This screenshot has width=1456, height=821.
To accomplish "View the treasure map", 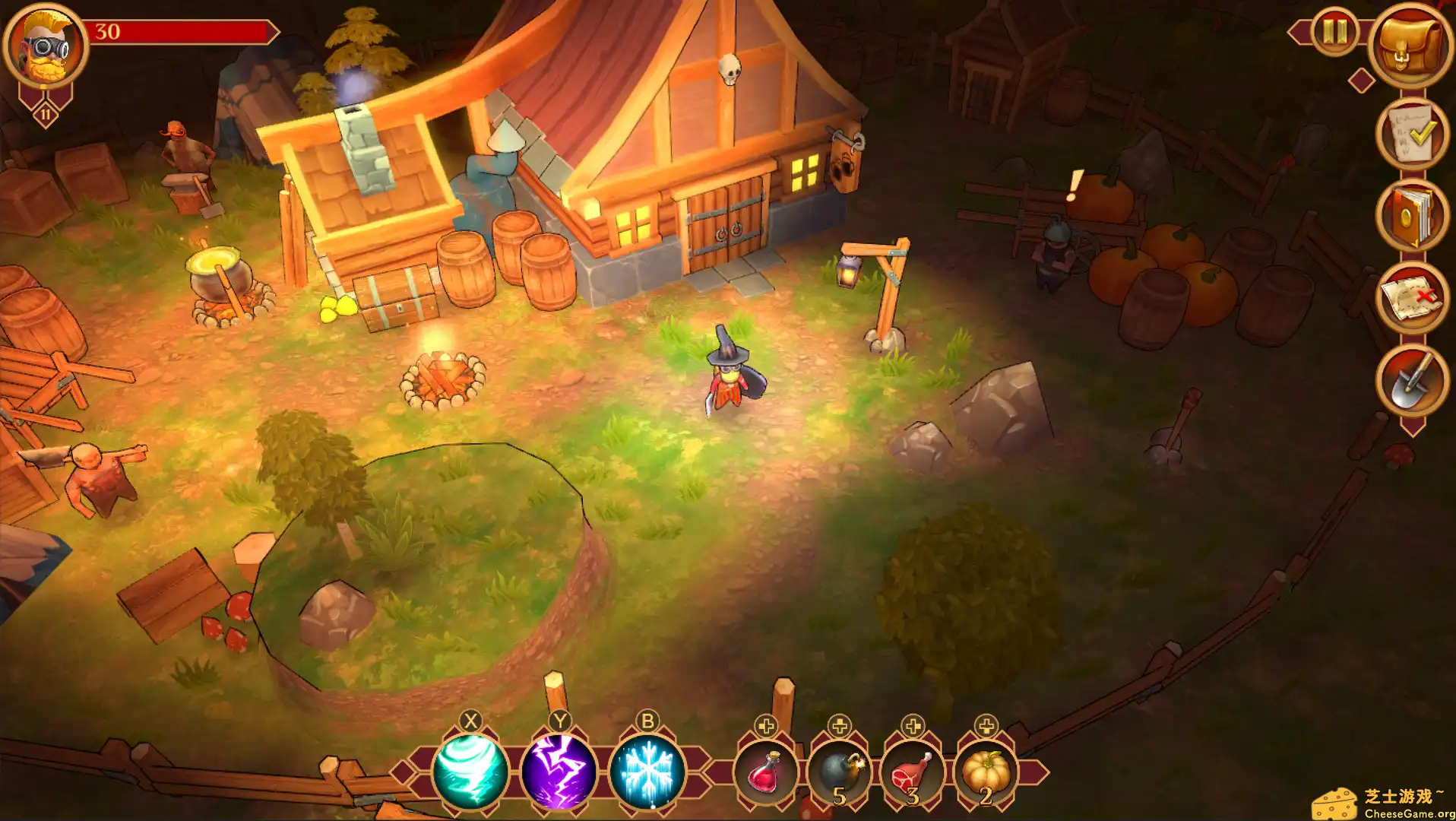I will (1412, 296).
